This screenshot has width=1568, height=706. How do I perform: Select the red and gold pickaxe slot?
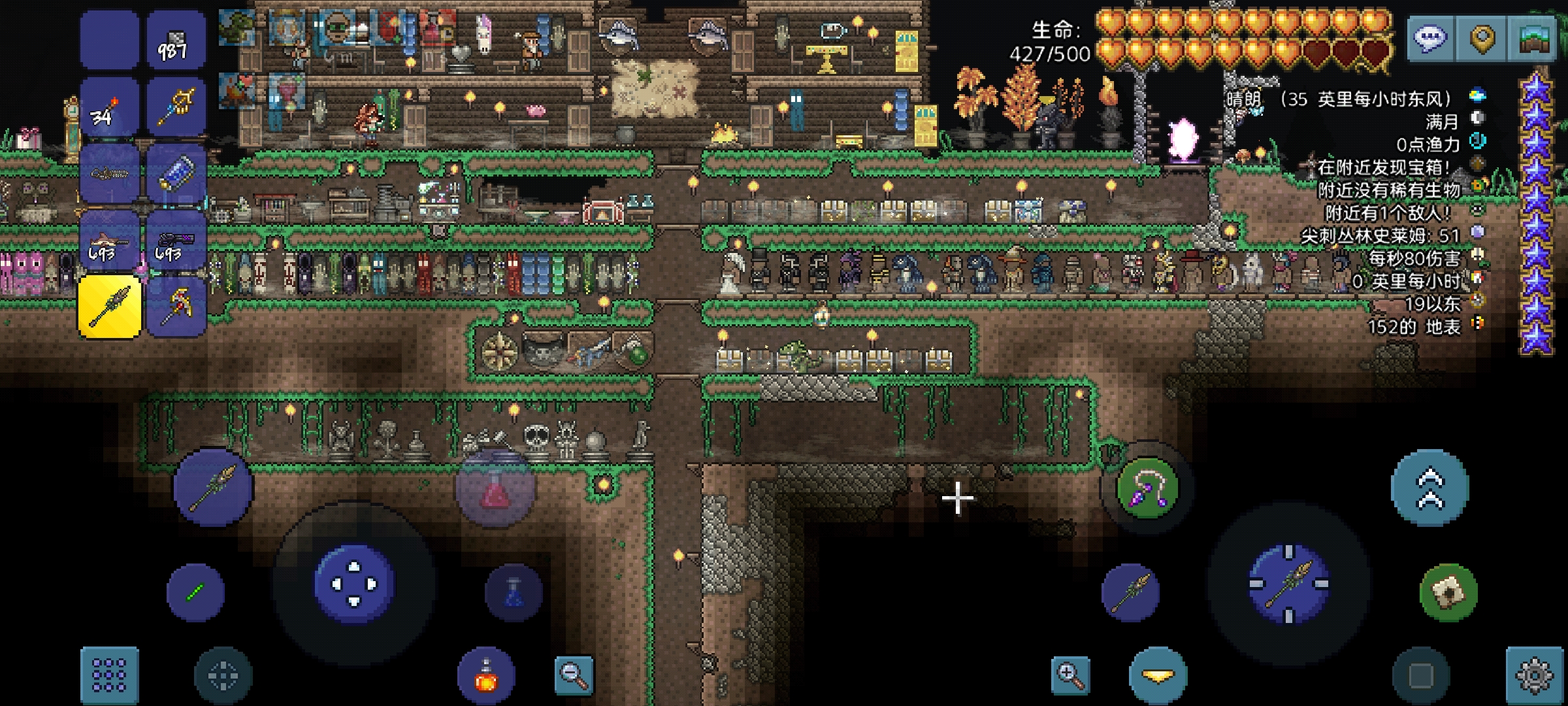176,306
